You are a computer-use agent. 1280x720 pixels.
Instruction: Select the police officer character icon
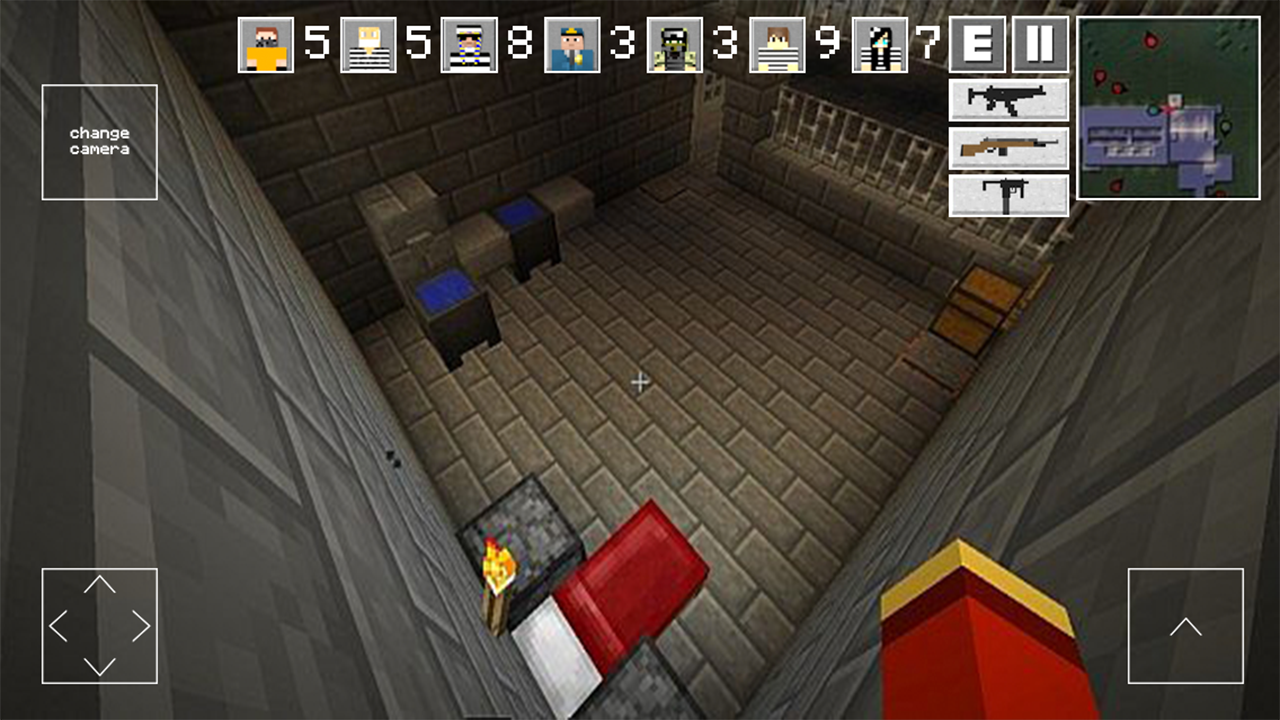pyautogui.click(x=570, y=45)
